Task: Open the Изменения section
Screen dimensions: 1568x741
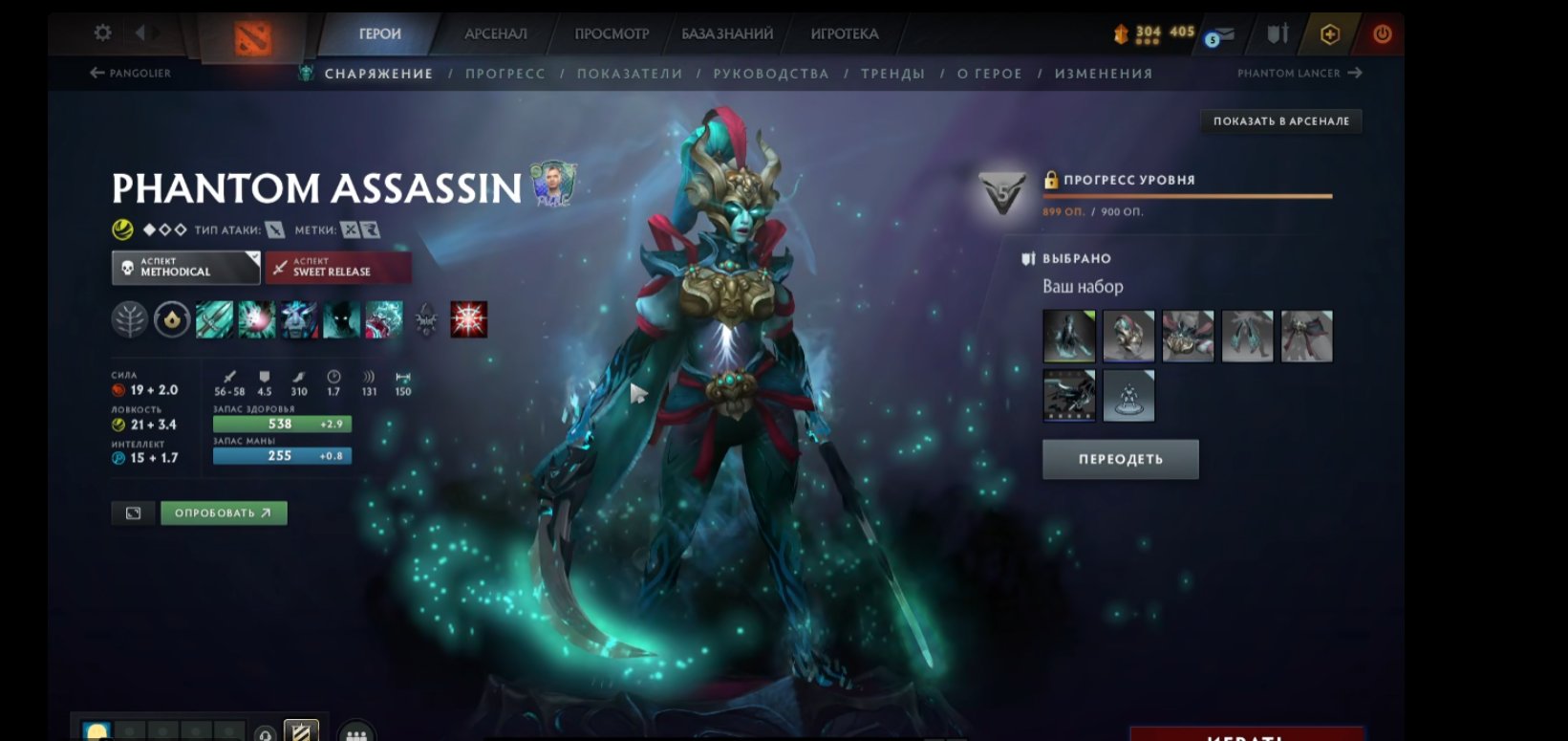Action: tap(1104, 74)
